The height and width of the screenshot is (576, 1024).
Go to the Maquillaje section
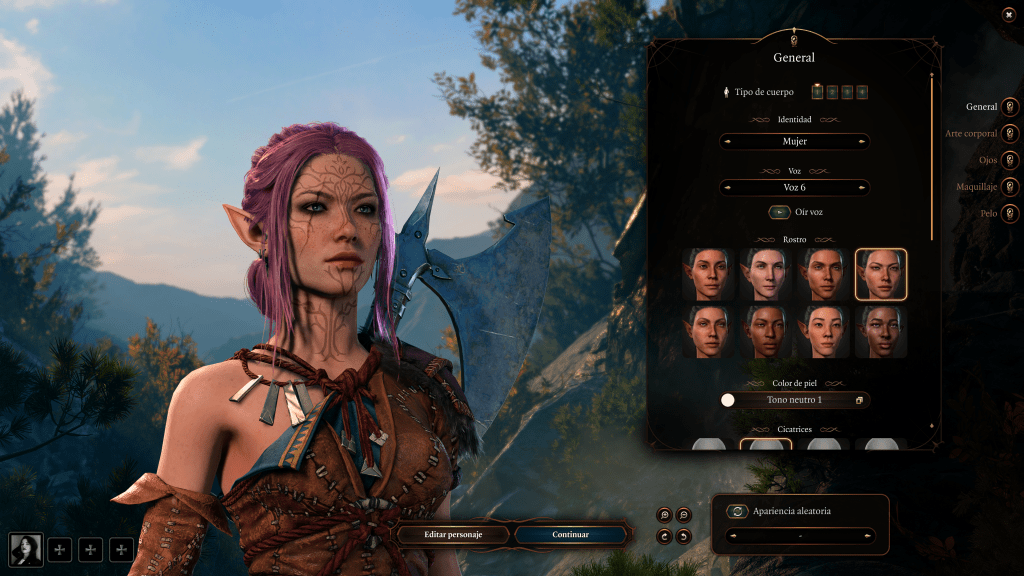[x=1011, y=187]
